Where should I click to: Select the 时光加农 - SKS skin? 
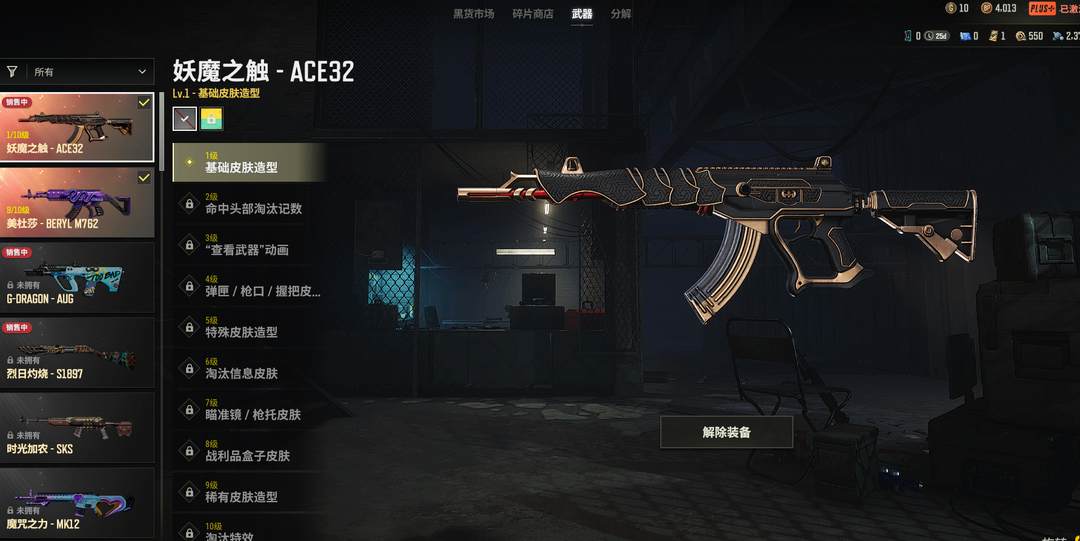77,428
